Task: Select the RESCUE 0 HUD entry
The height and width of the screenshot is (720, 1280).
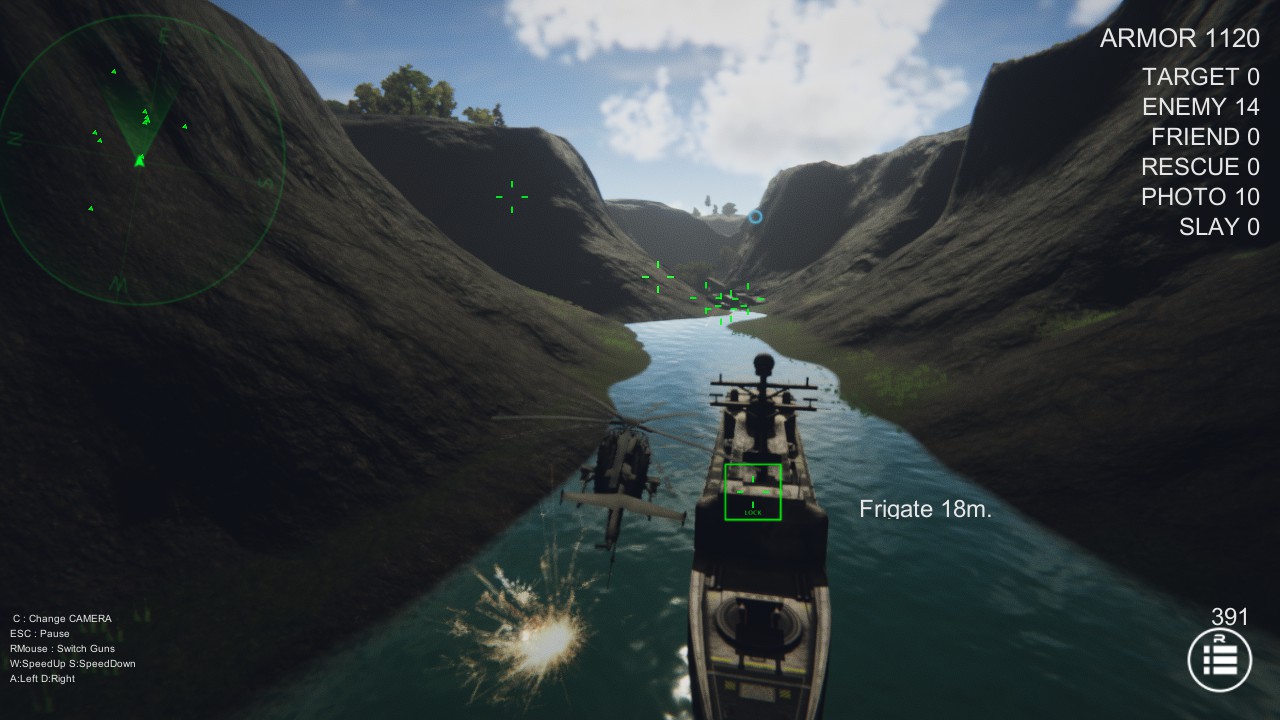Action: tap(1198, 167)
